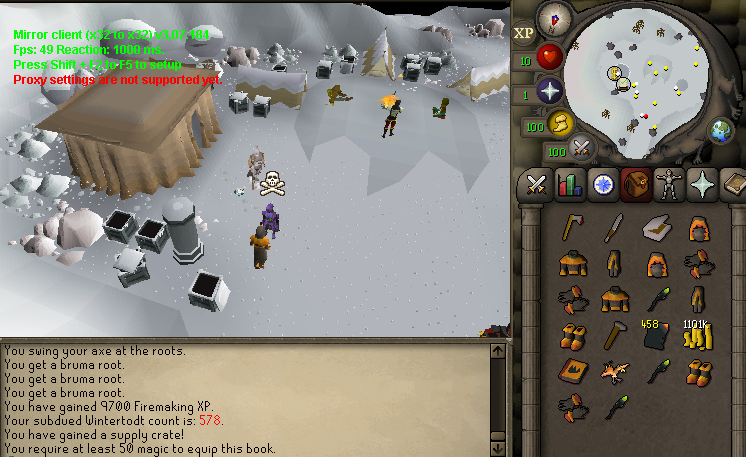Viewport: 746px width, 457px height.
Task: Toggle the XP drops button
Action: 524,33
